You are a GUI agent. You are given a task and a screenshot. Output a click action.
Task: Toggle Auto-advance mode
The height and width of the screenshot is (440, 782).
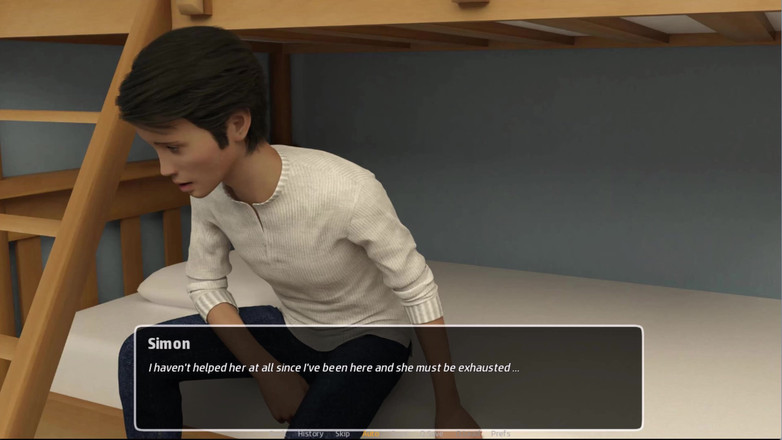[x=372, y=434]
